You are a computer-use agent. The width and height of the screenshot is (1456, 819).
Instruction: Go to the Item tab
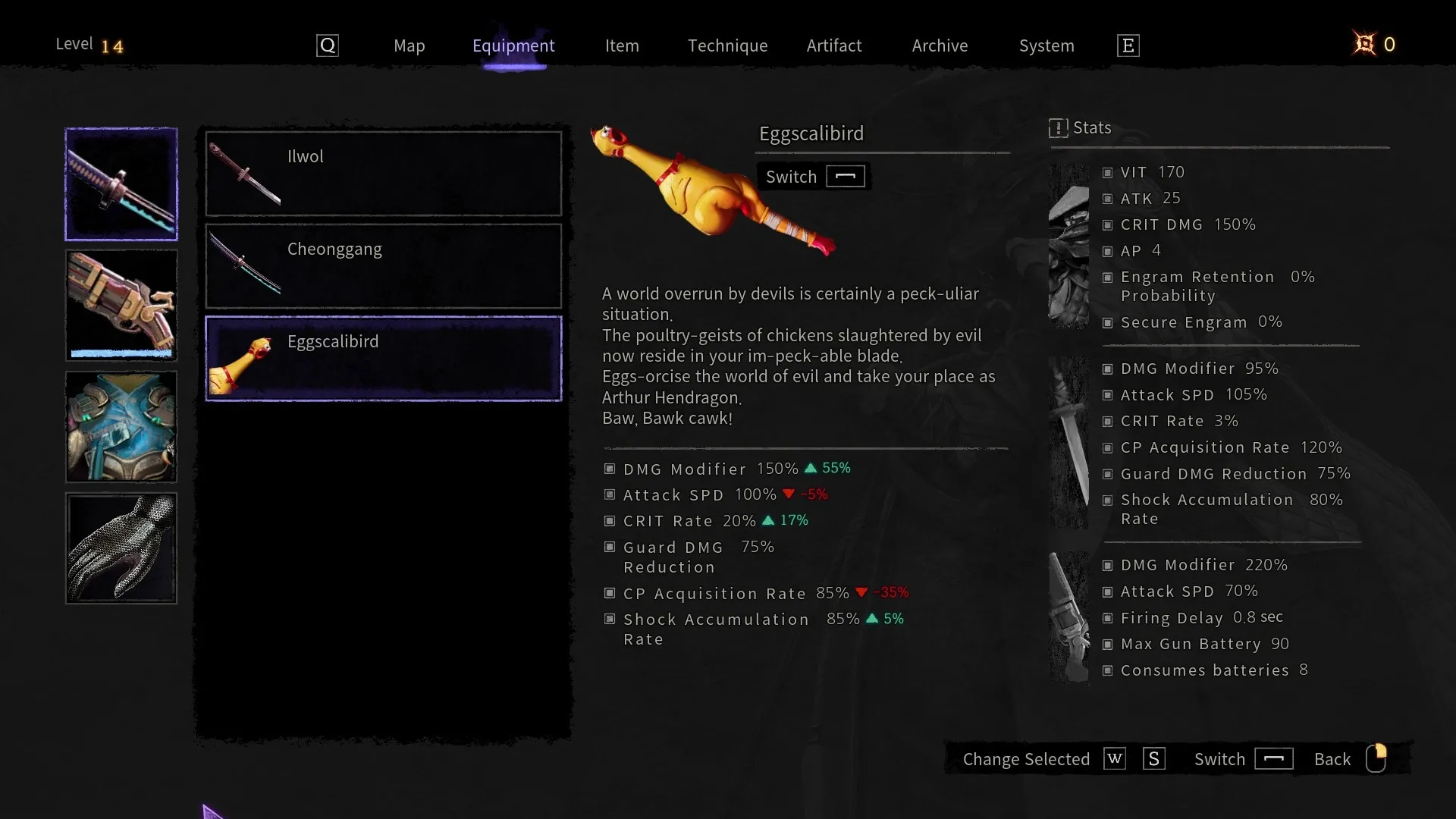pos(622,45)
